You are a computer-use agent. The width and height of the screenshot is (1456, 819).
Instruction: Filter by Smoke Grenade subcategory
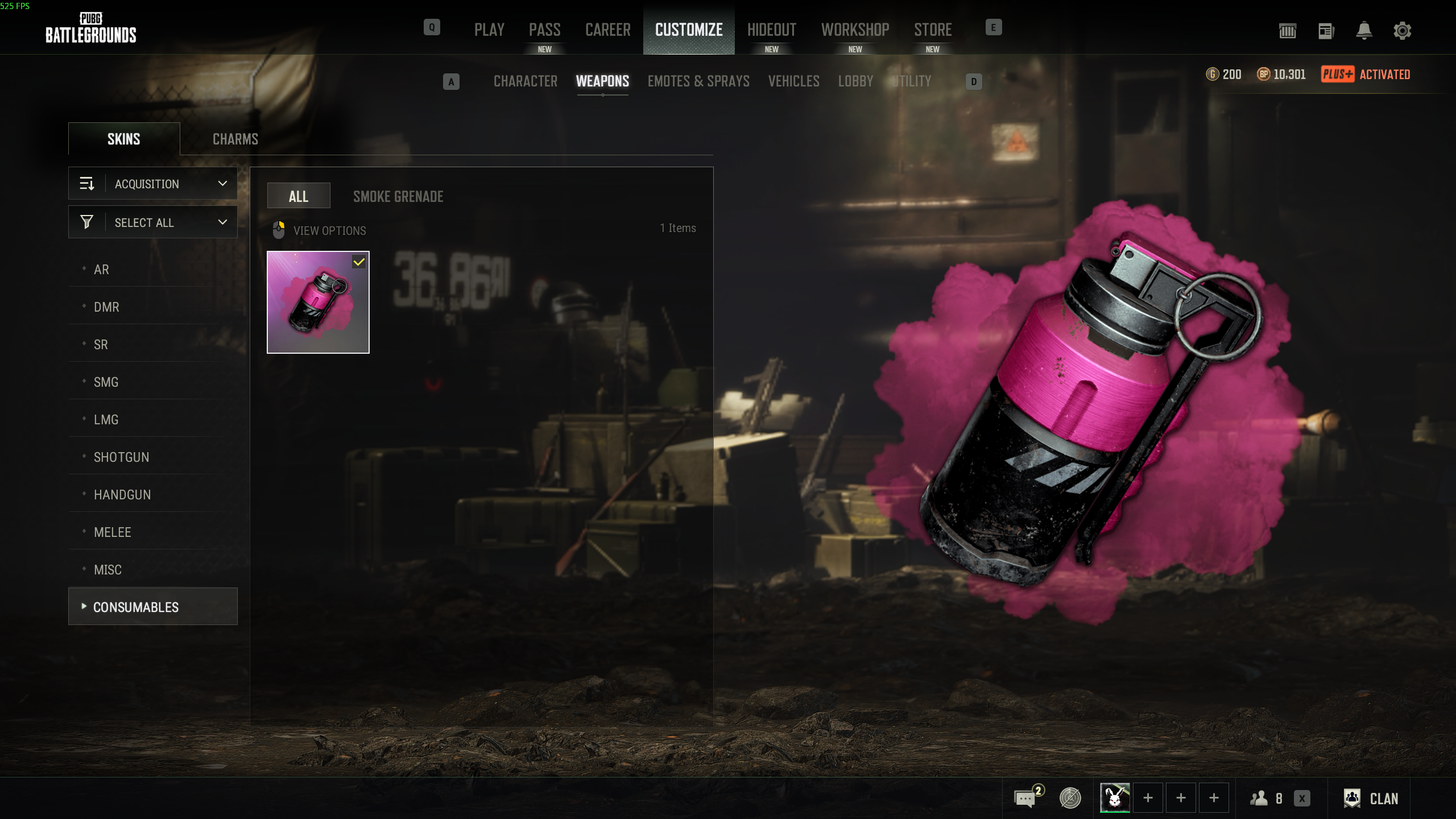398,197
